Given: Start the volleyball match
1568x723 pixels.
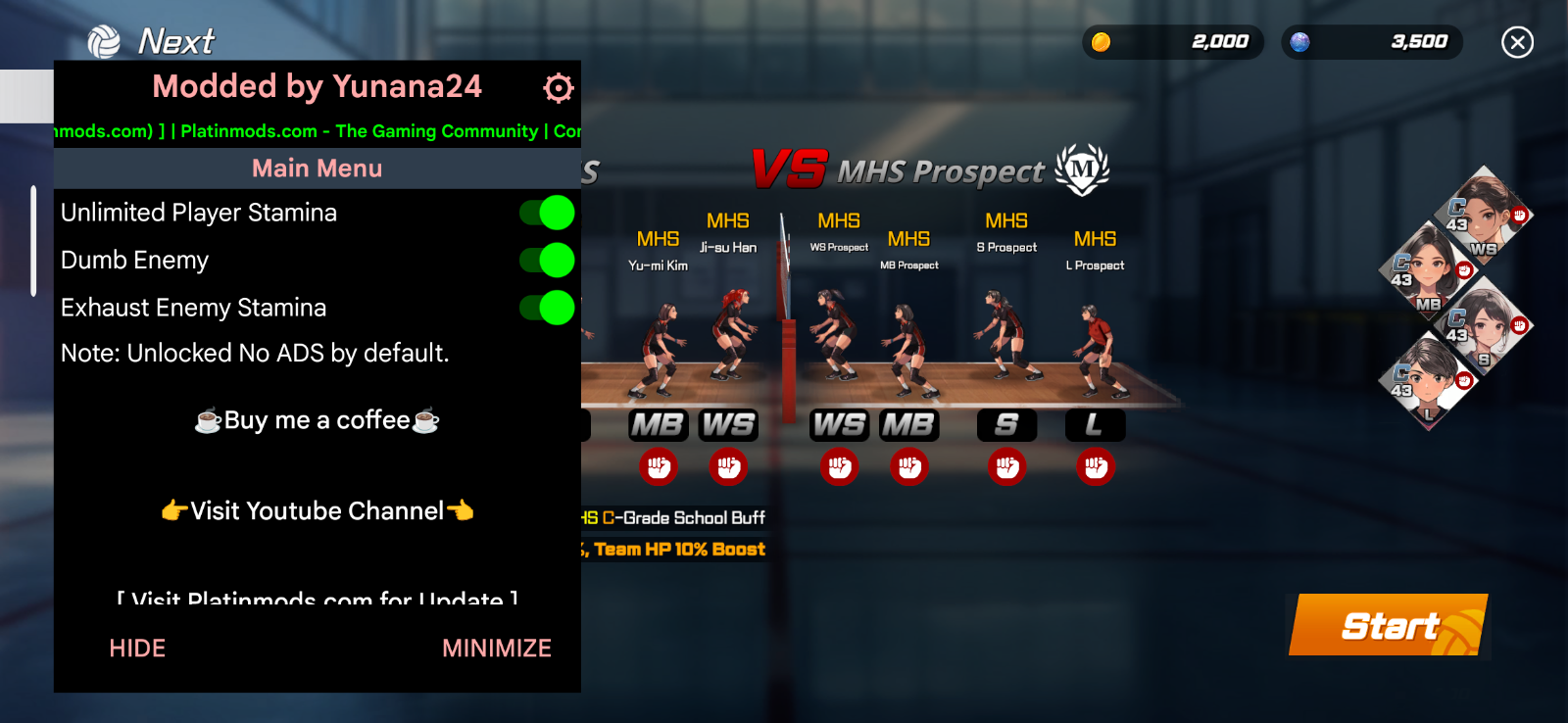Looking at the screenshot, I should (x=1389, y=625).
